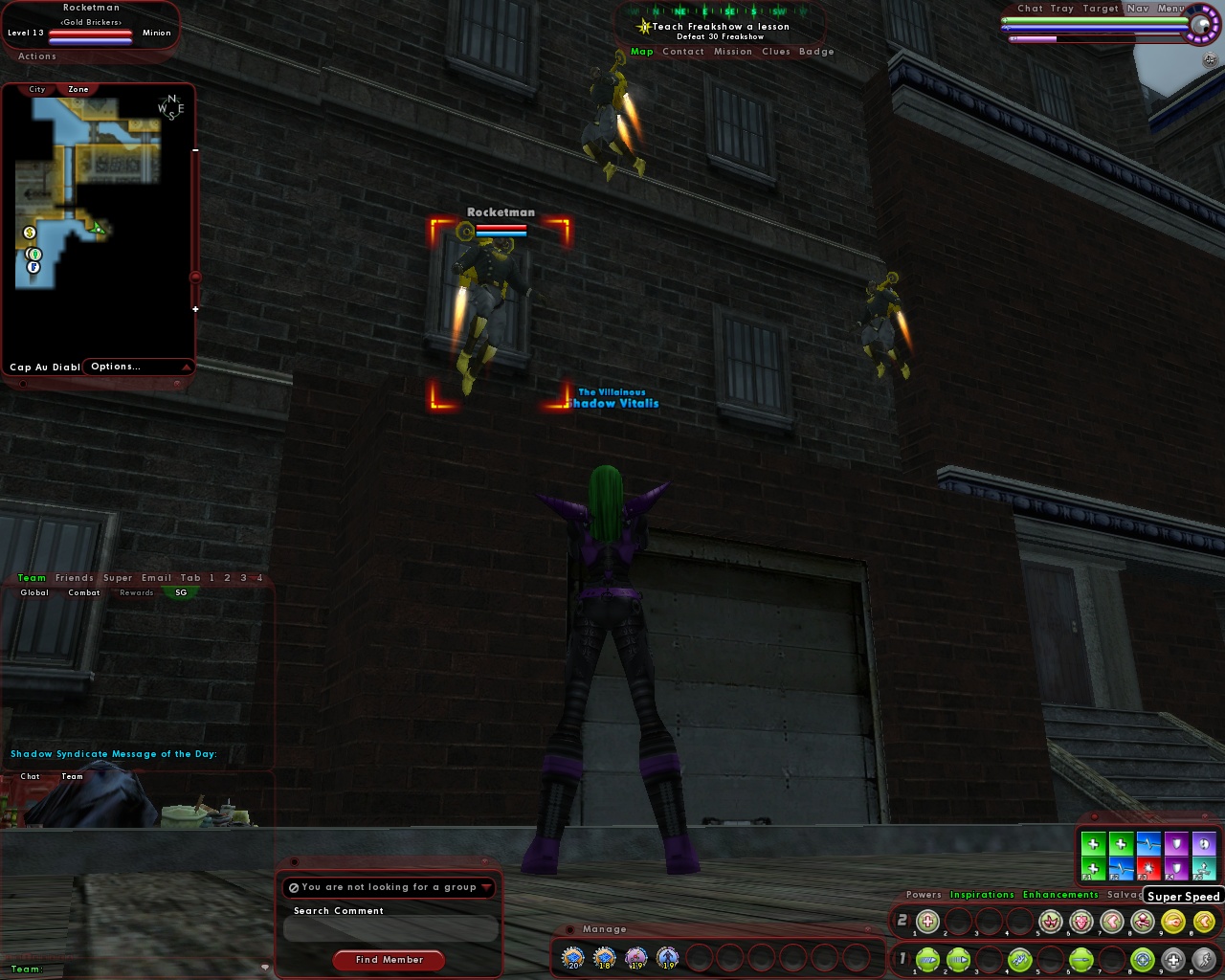Click the healing plus power in tray 2

926,922
